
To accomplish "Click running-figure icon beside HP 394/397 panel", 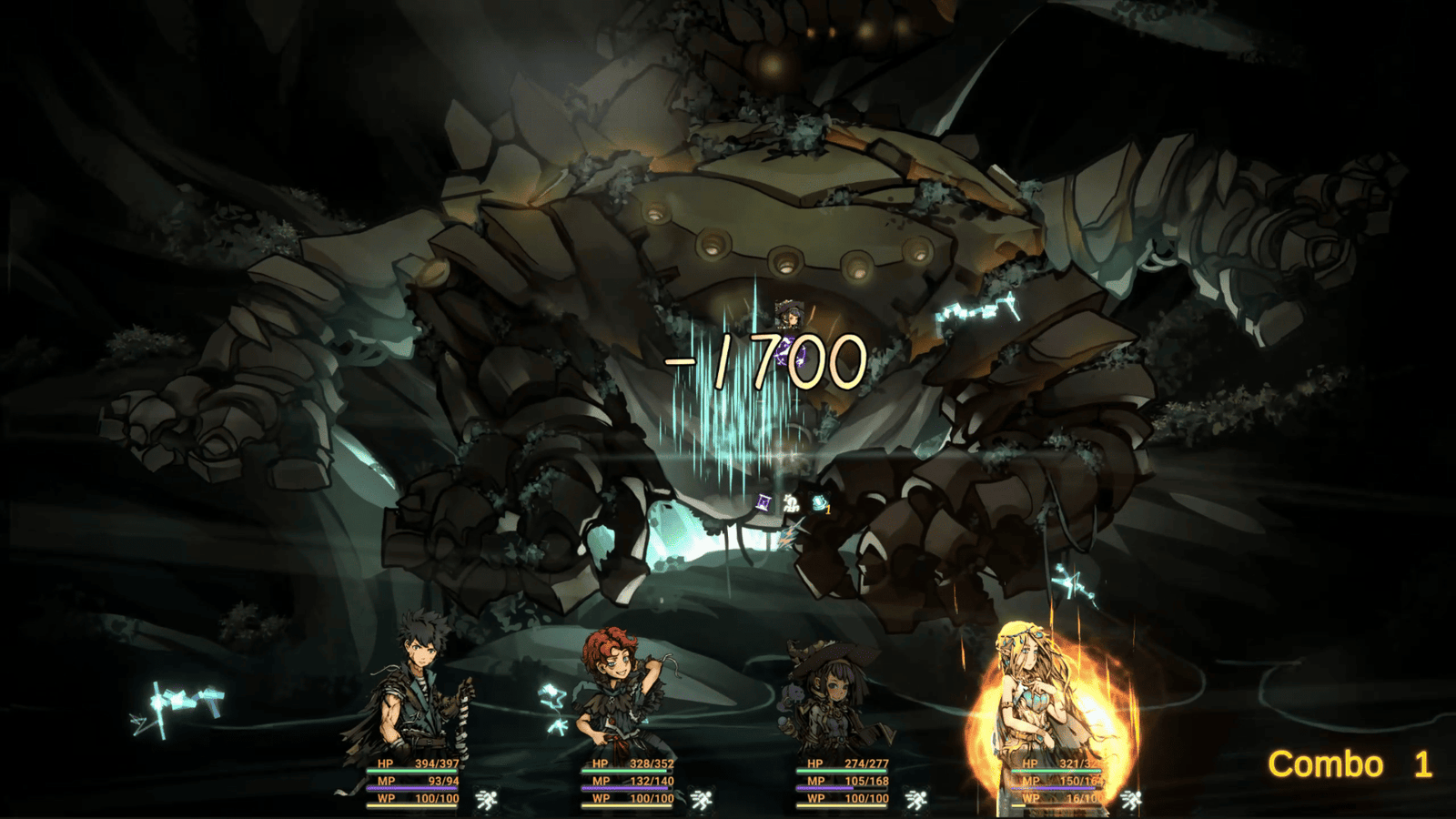I will tap(487, 800).
